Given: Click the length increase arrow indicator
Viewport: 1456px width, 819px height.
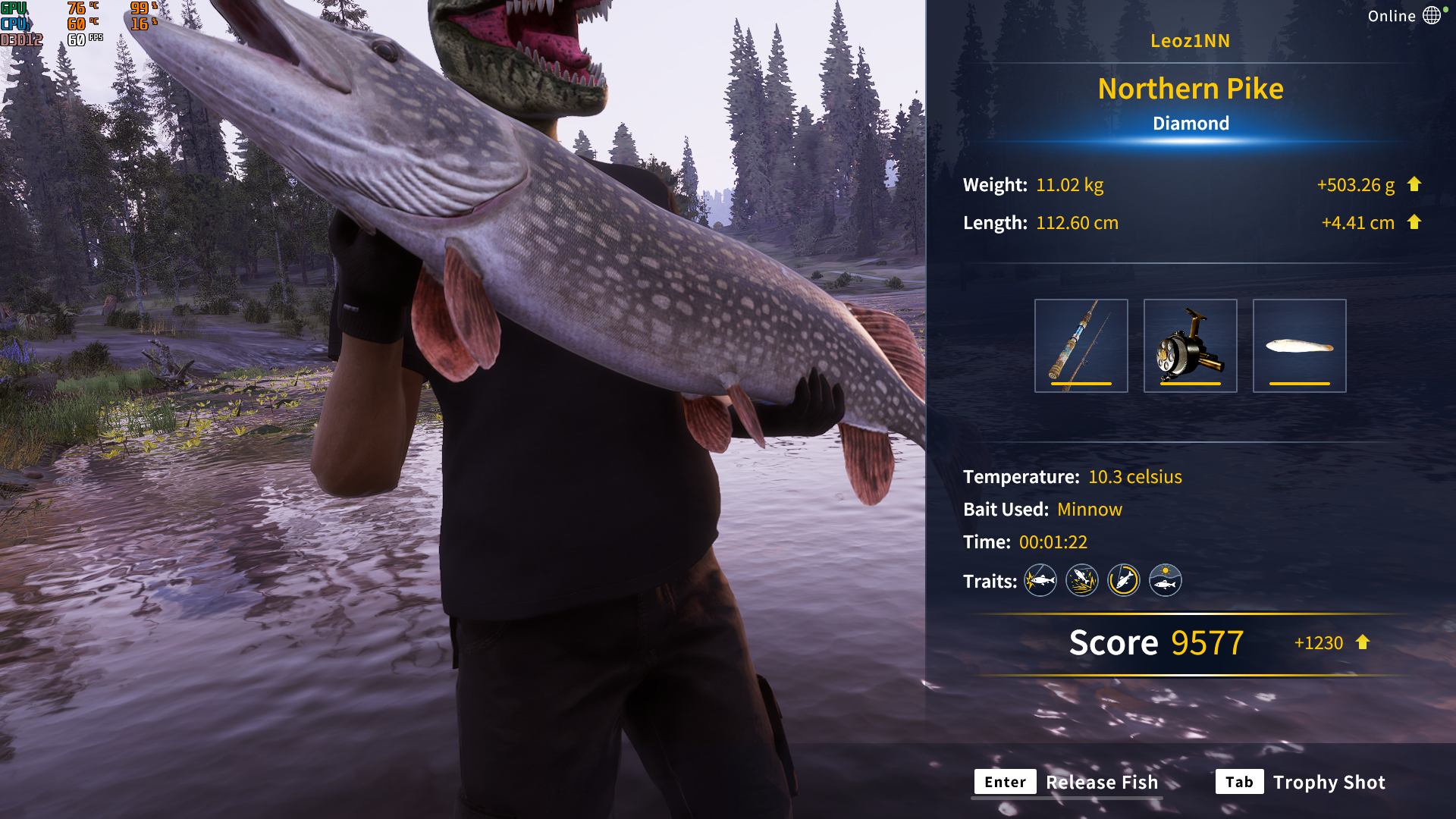Looking at the screenshot, I should click(x=1415, y=222).
